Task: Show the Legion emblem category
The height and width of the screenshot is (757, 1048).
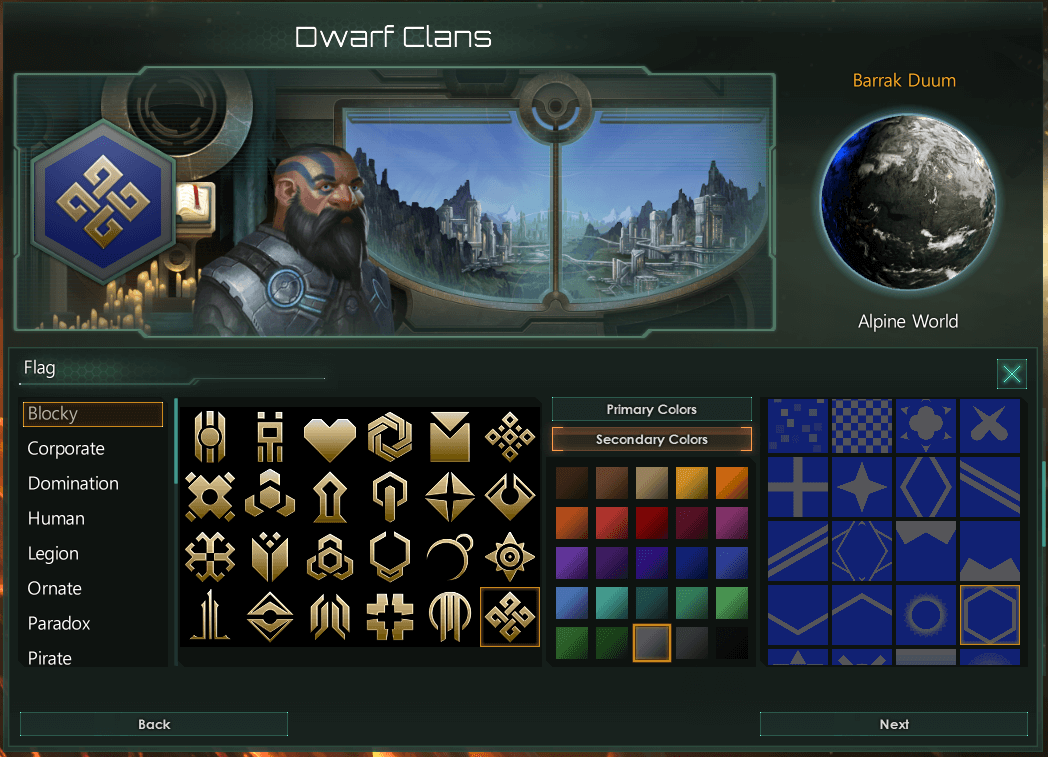Action: [53, 554]
